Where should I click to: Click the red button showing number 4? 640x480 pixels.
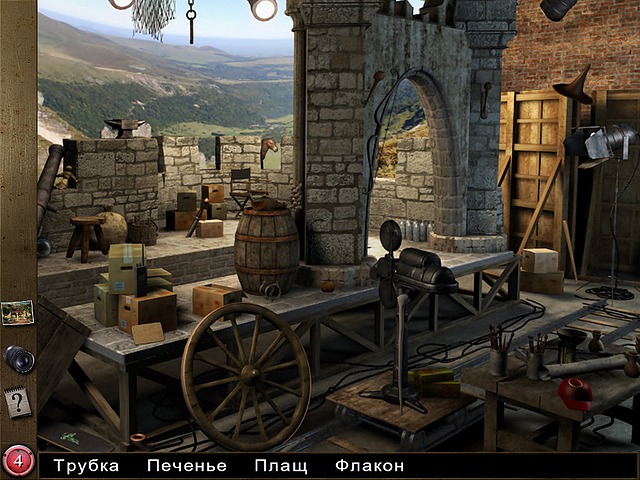[x=18, y=461]
